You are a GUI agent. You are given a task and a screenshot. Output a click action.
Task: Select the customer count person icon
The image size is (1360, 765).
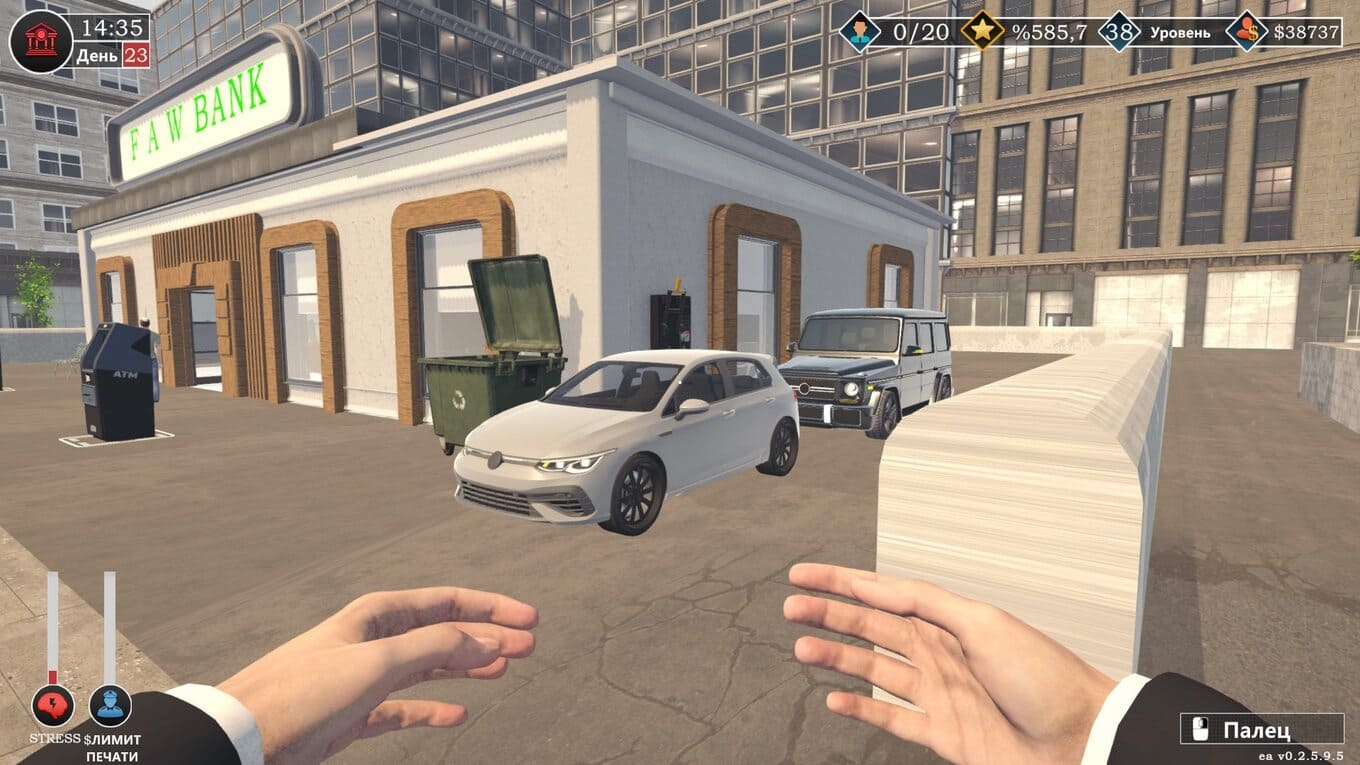[859, 31]
